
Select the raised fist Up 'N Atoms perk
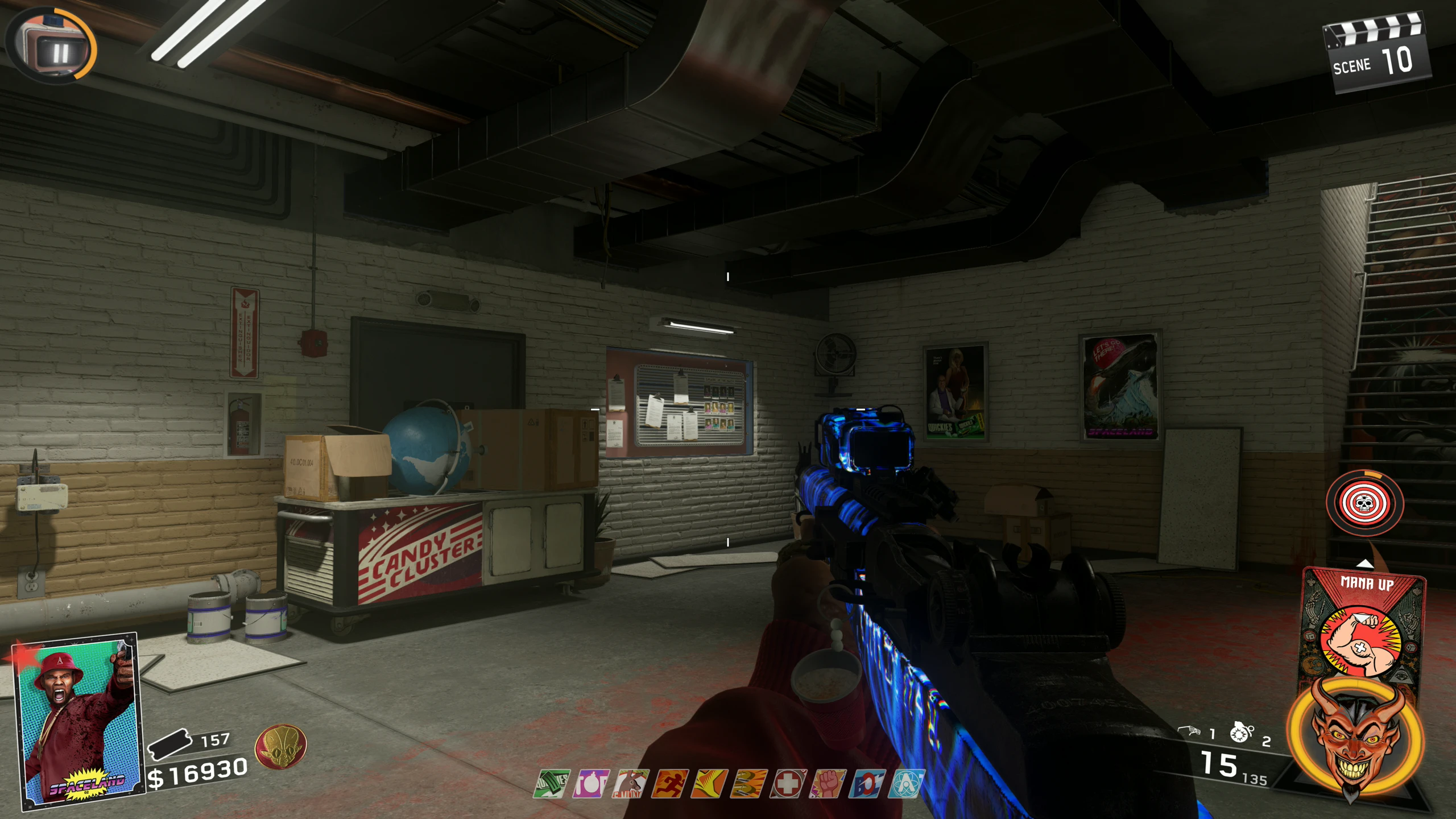(828, 784)
